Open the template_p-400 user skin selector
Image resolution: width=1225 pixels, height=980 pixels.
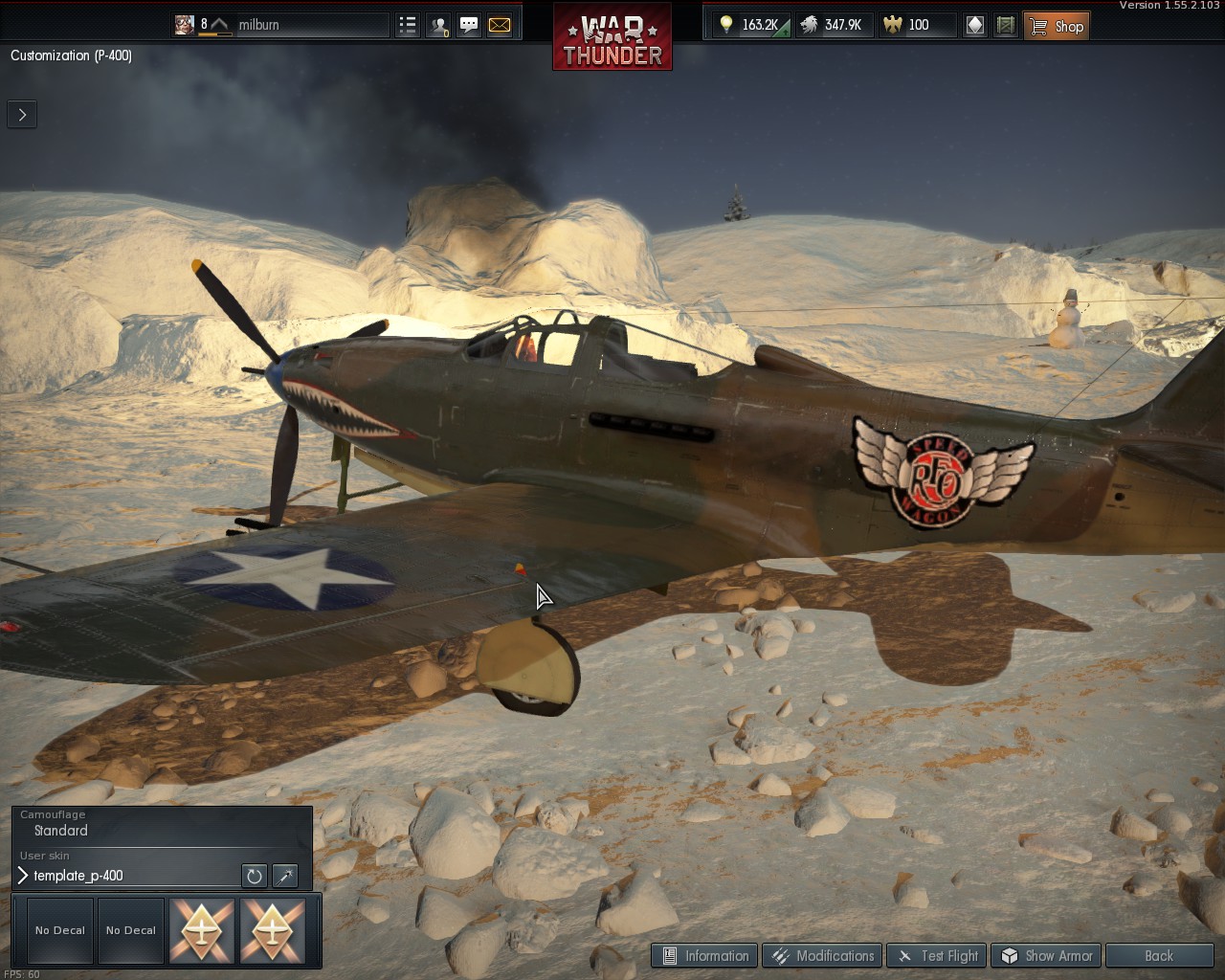coord(124,876)
